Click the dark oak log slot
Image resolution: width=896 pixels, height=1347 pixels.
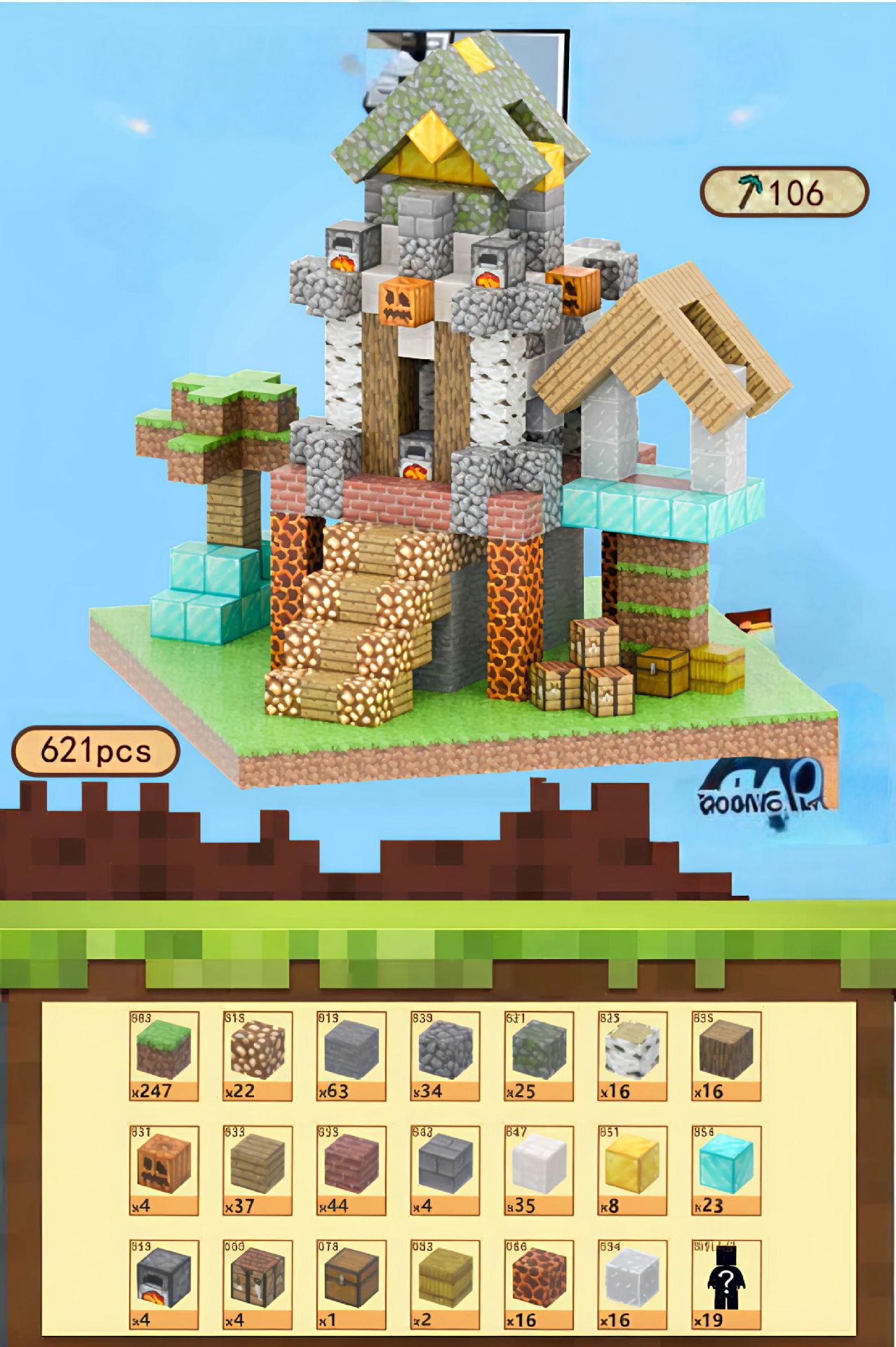[726, 1054]
